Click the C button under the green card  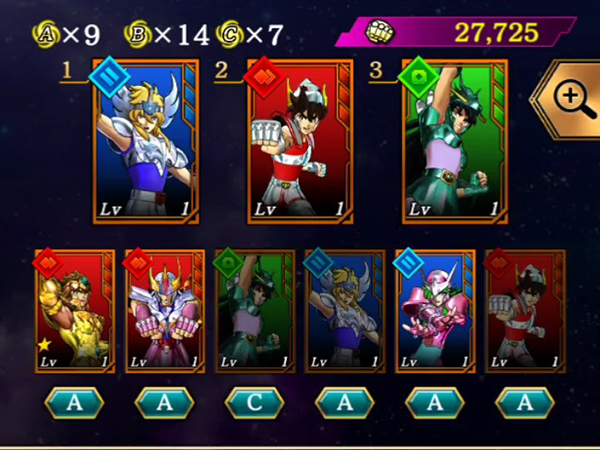tap(255, 403)
